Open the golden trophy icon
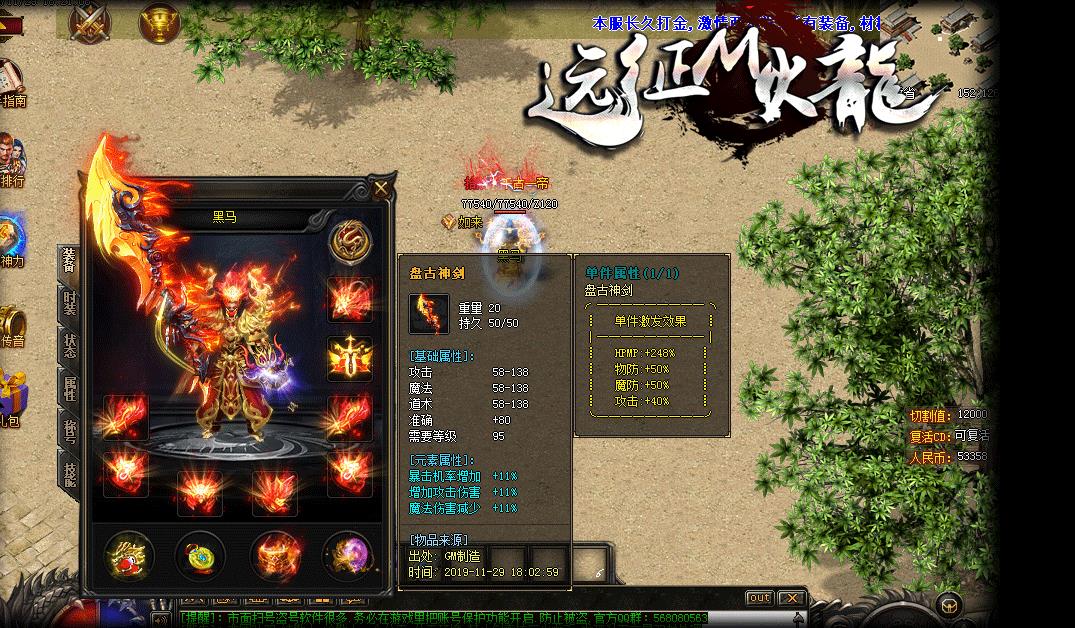Viewport: 1075px width, 628px height. click(158, 19)
